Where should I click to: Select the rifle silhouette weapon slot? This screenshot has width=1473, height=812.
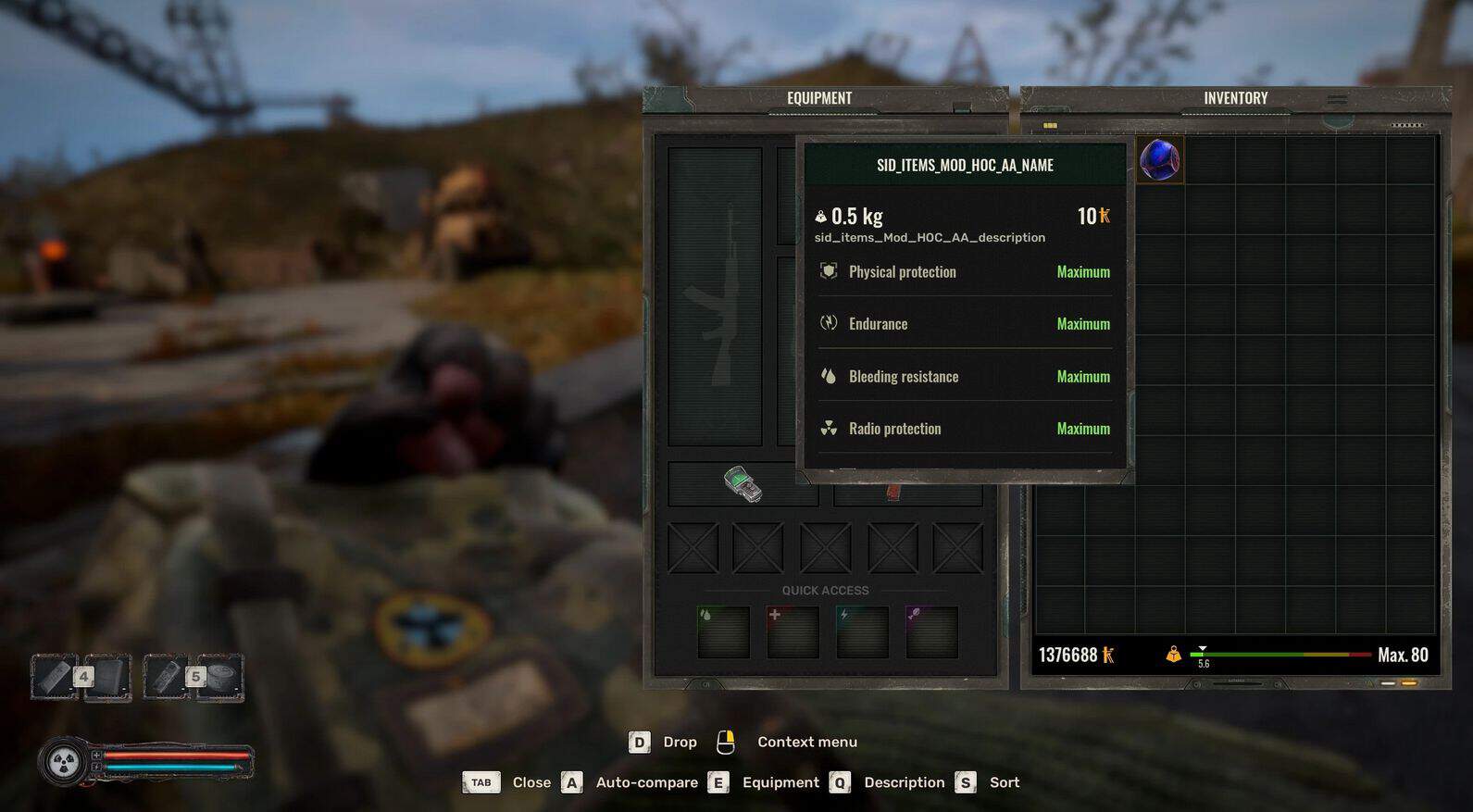click(715, 296)
